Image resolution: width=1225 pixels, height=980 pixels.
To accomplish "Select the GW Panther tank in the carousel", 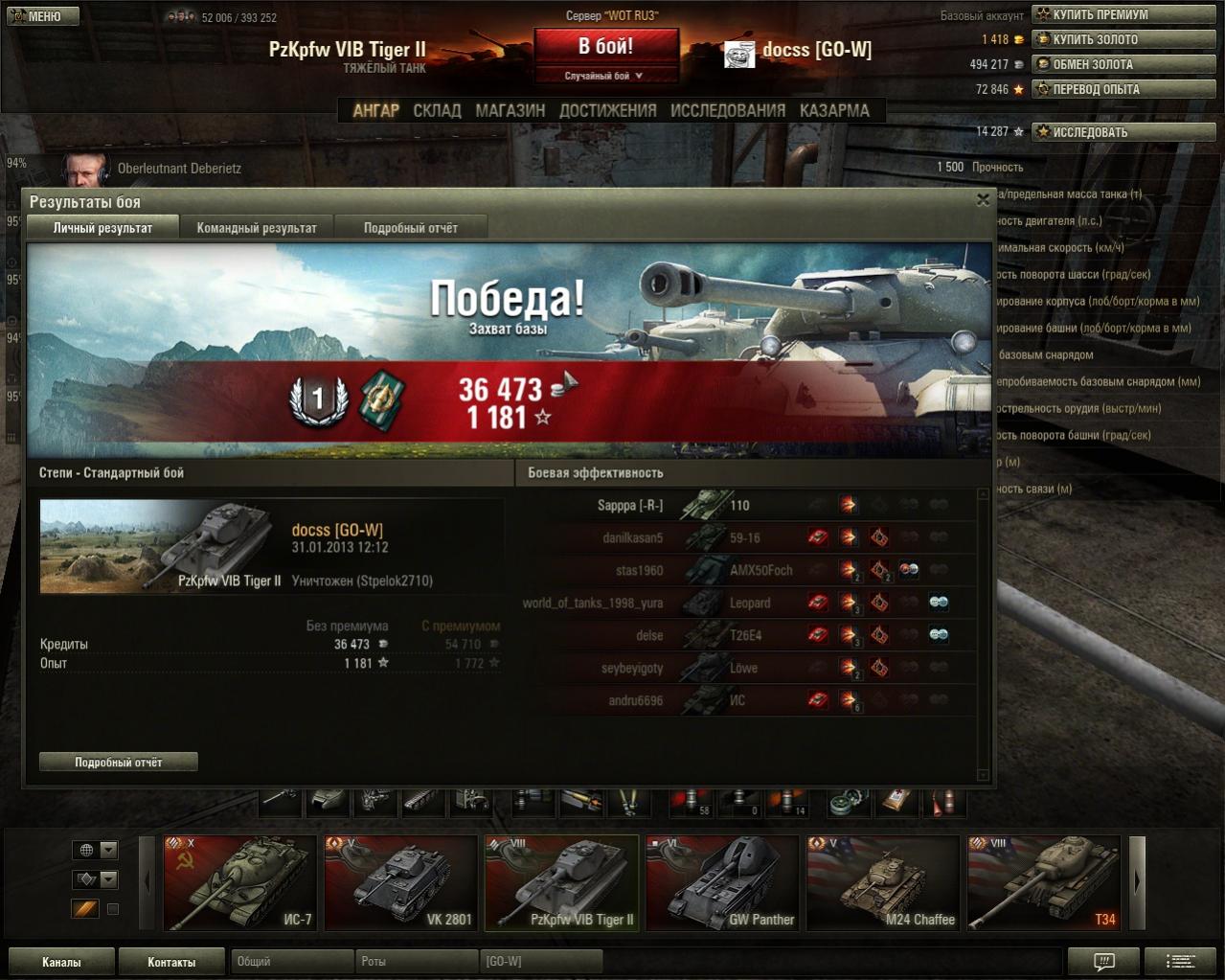I will click(722, 883).
